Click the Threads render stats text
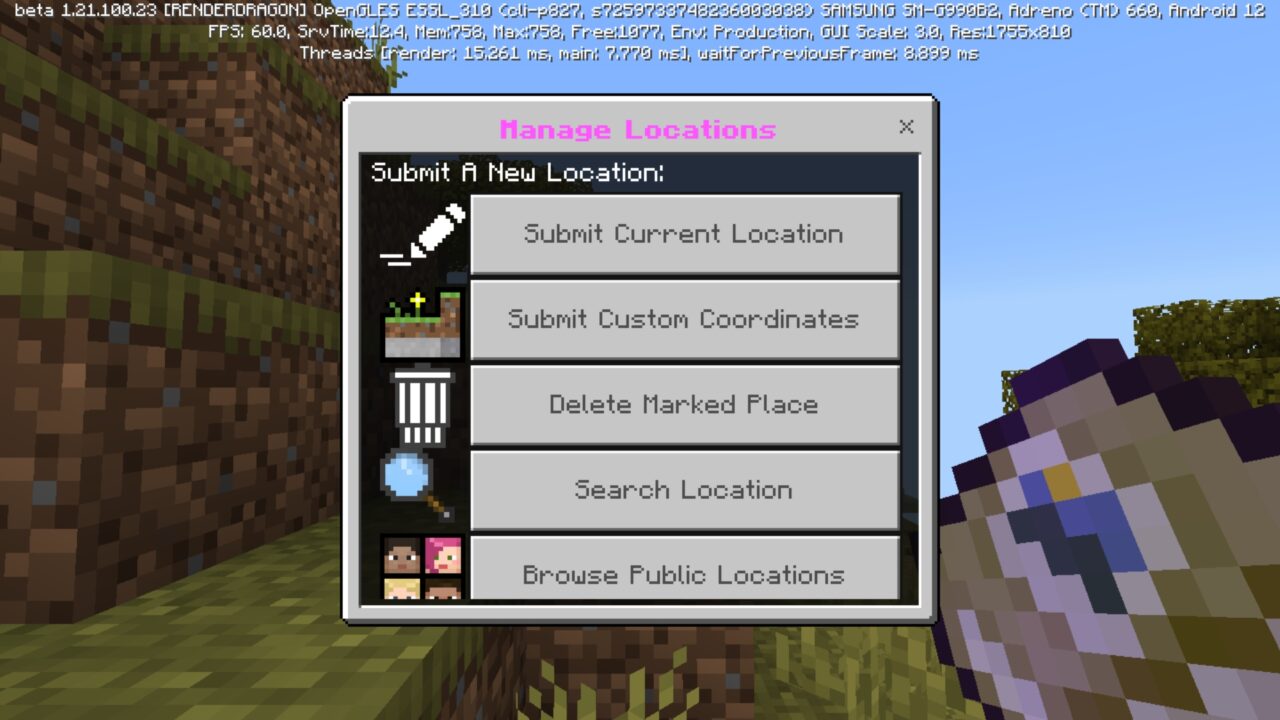This screenshot has width=1280, height=720. pos(640,53)
